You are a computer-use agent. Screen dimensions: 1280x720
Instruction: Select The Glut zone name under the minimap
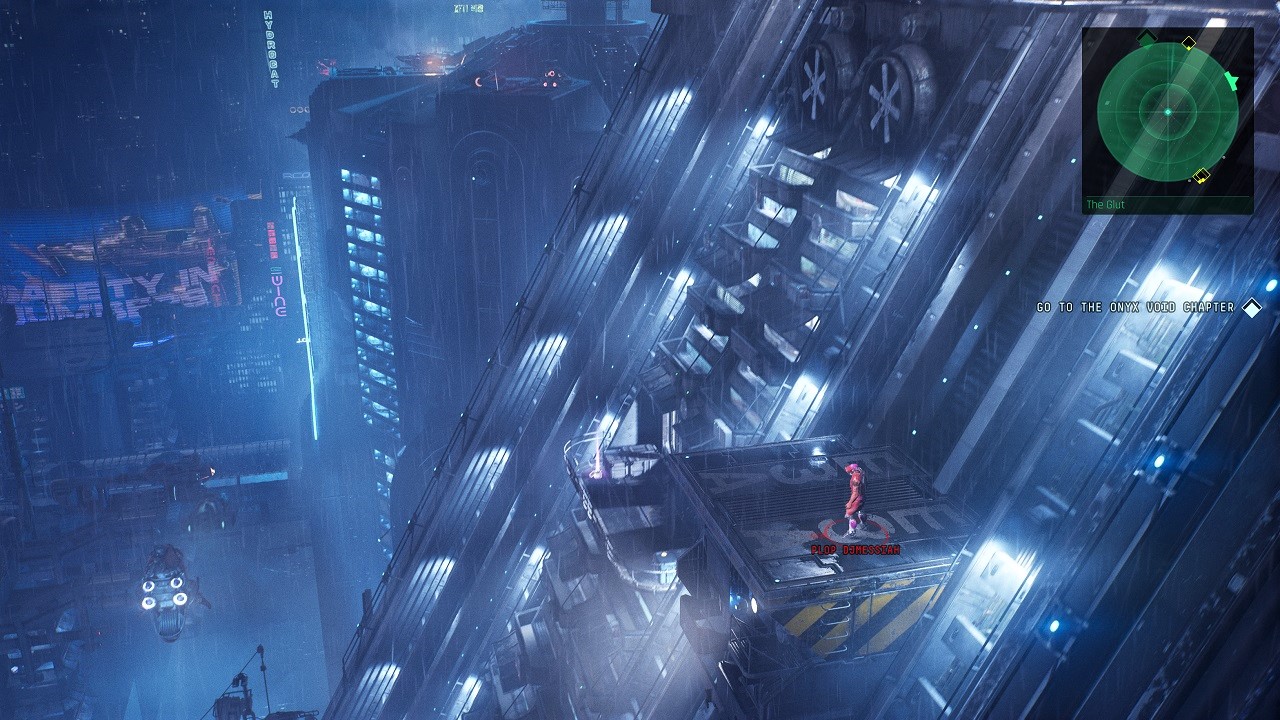[1104, 204]
